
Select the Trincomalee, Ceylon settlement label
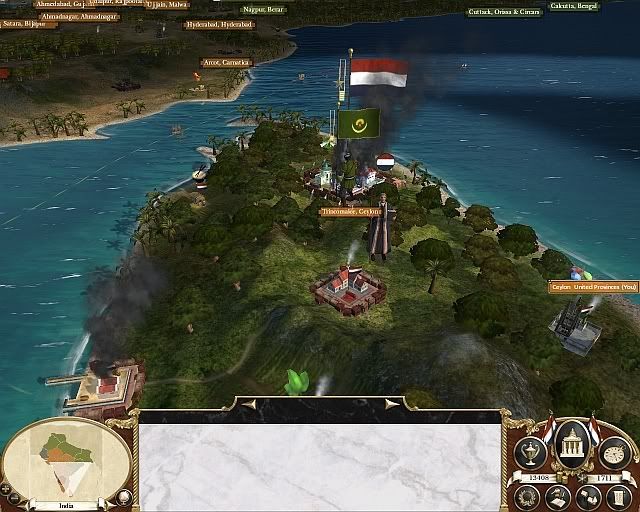353,211
